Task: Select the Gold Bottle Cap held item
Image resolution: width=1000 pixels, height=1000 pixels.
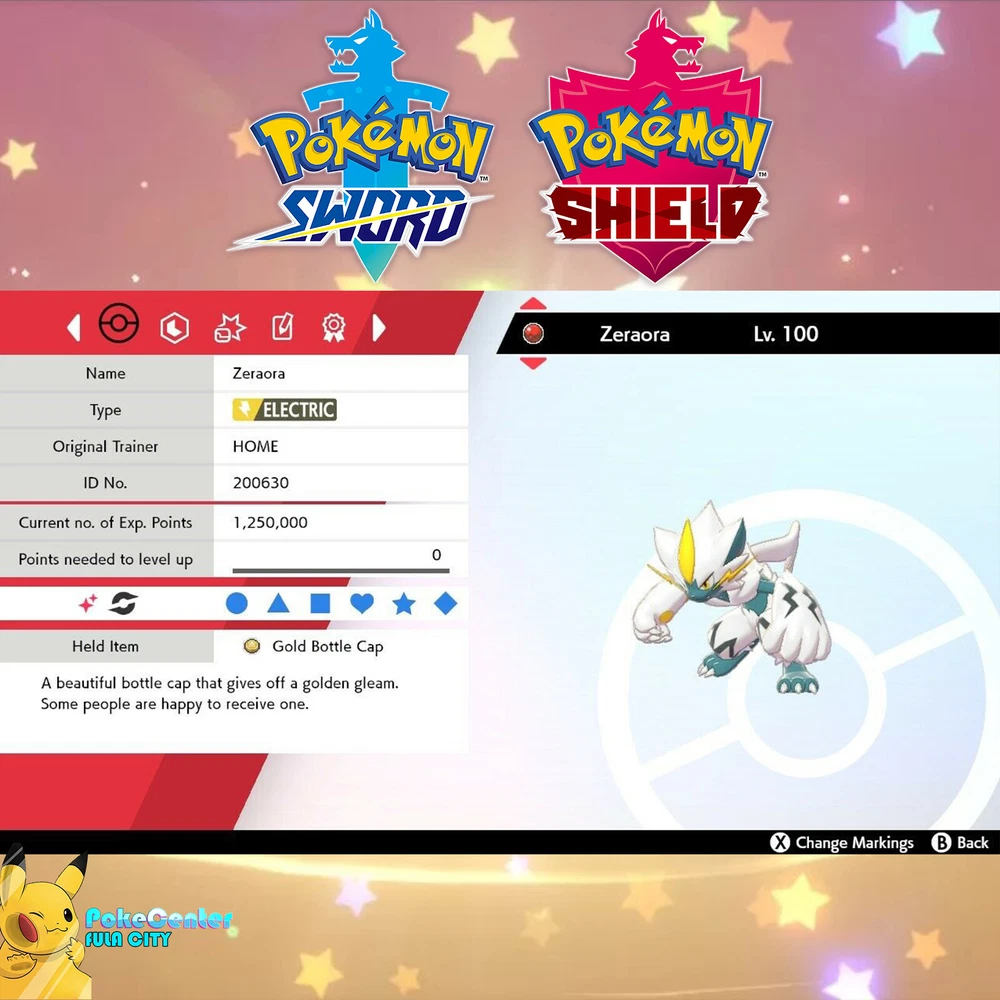Action: [x=327, y=647]
